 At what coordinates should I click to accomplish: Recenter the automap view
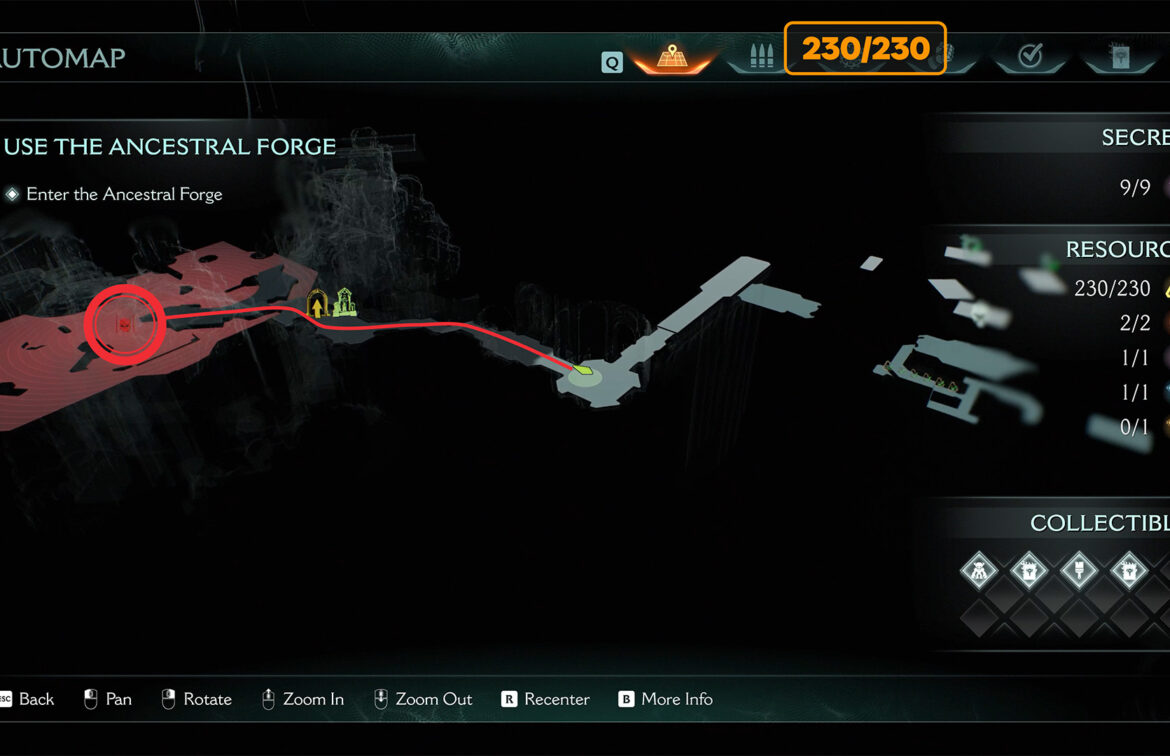coord(545,699)
